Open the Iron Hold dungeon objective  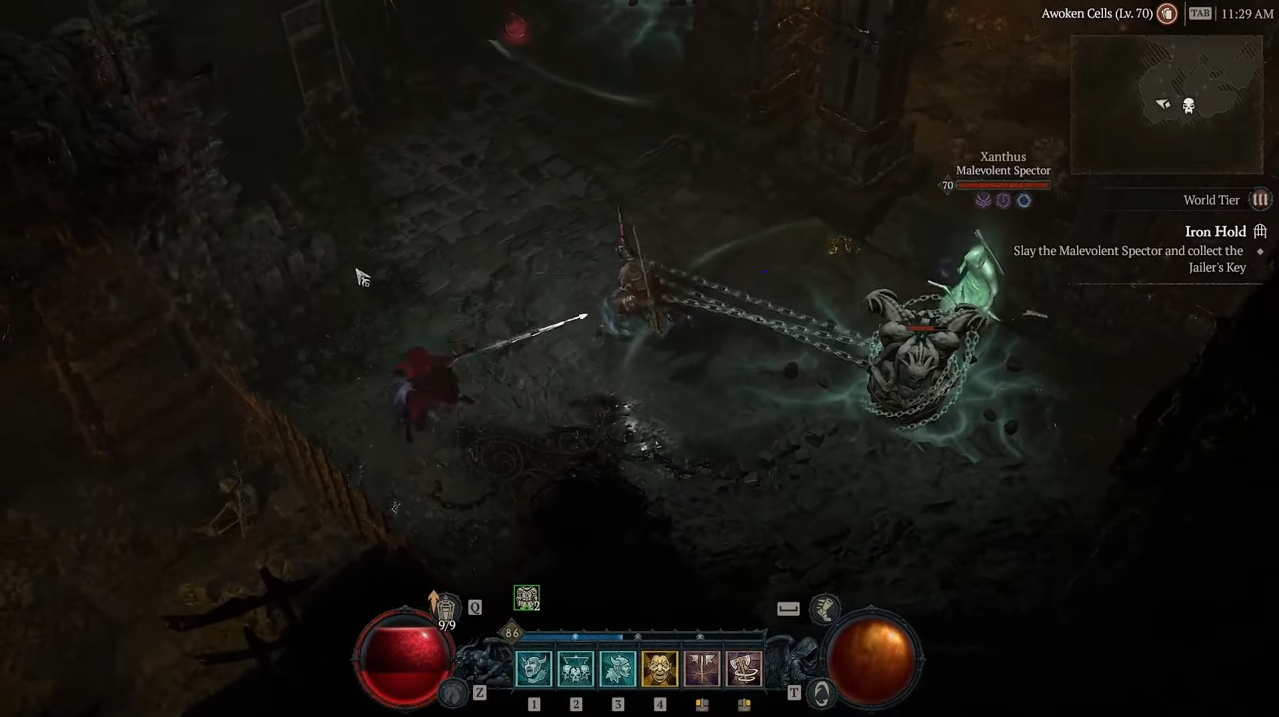tap(1215, 232)
